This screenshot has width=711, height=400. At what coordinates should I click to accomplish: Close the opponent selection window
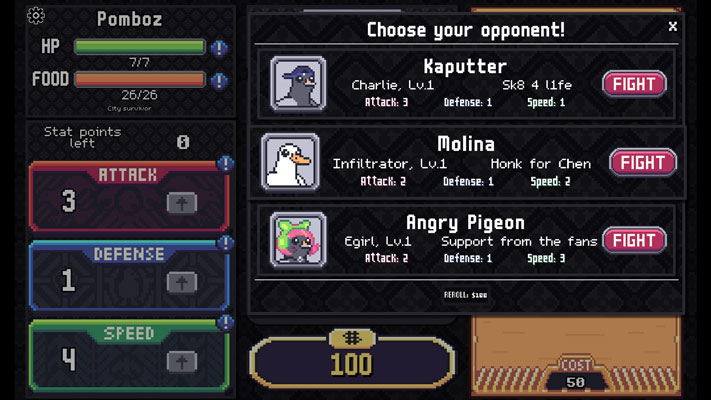tap(673, 27)
